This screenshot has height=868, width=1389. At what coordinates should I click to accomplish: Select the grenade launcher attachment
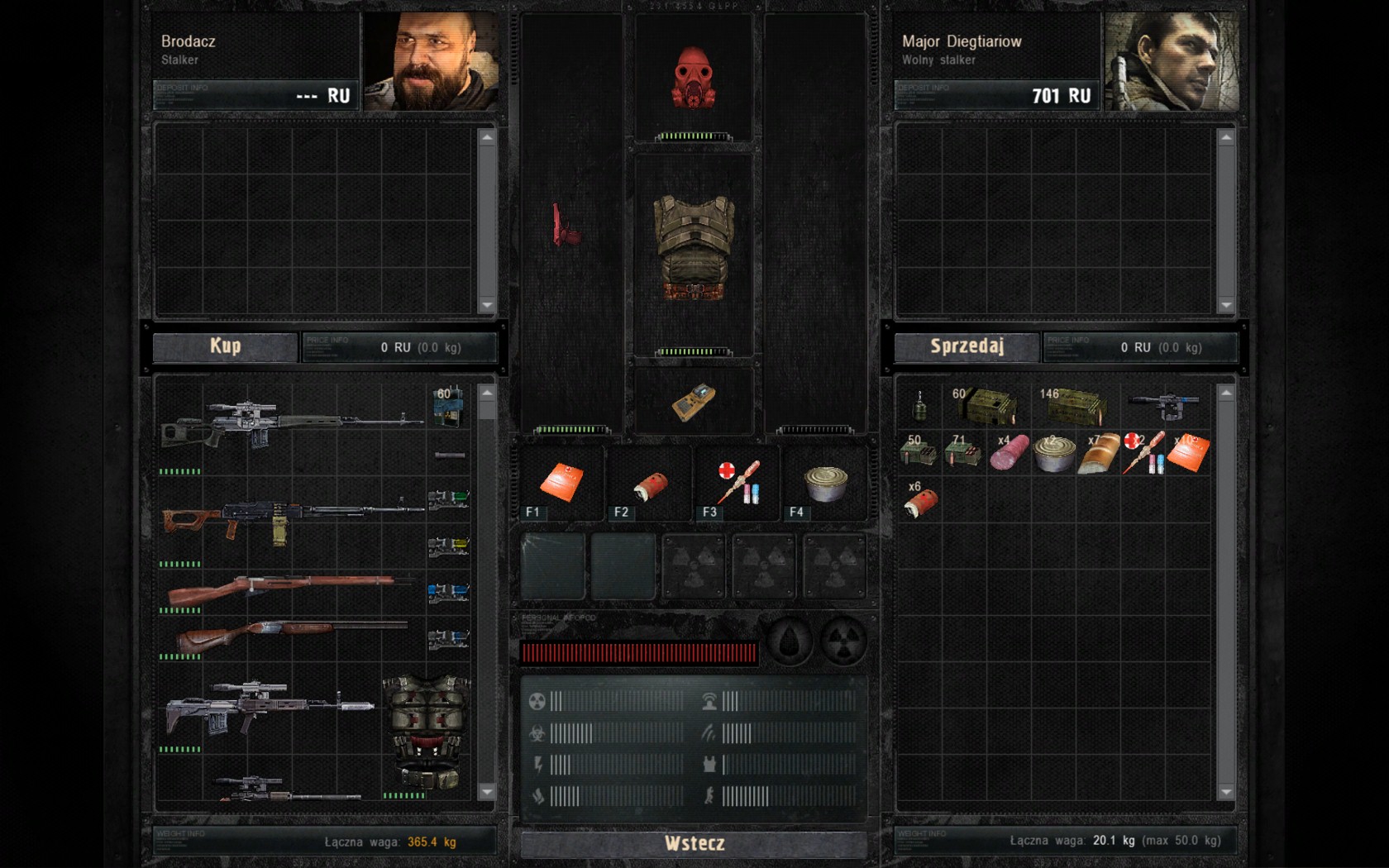click(x=1164, y=405)
